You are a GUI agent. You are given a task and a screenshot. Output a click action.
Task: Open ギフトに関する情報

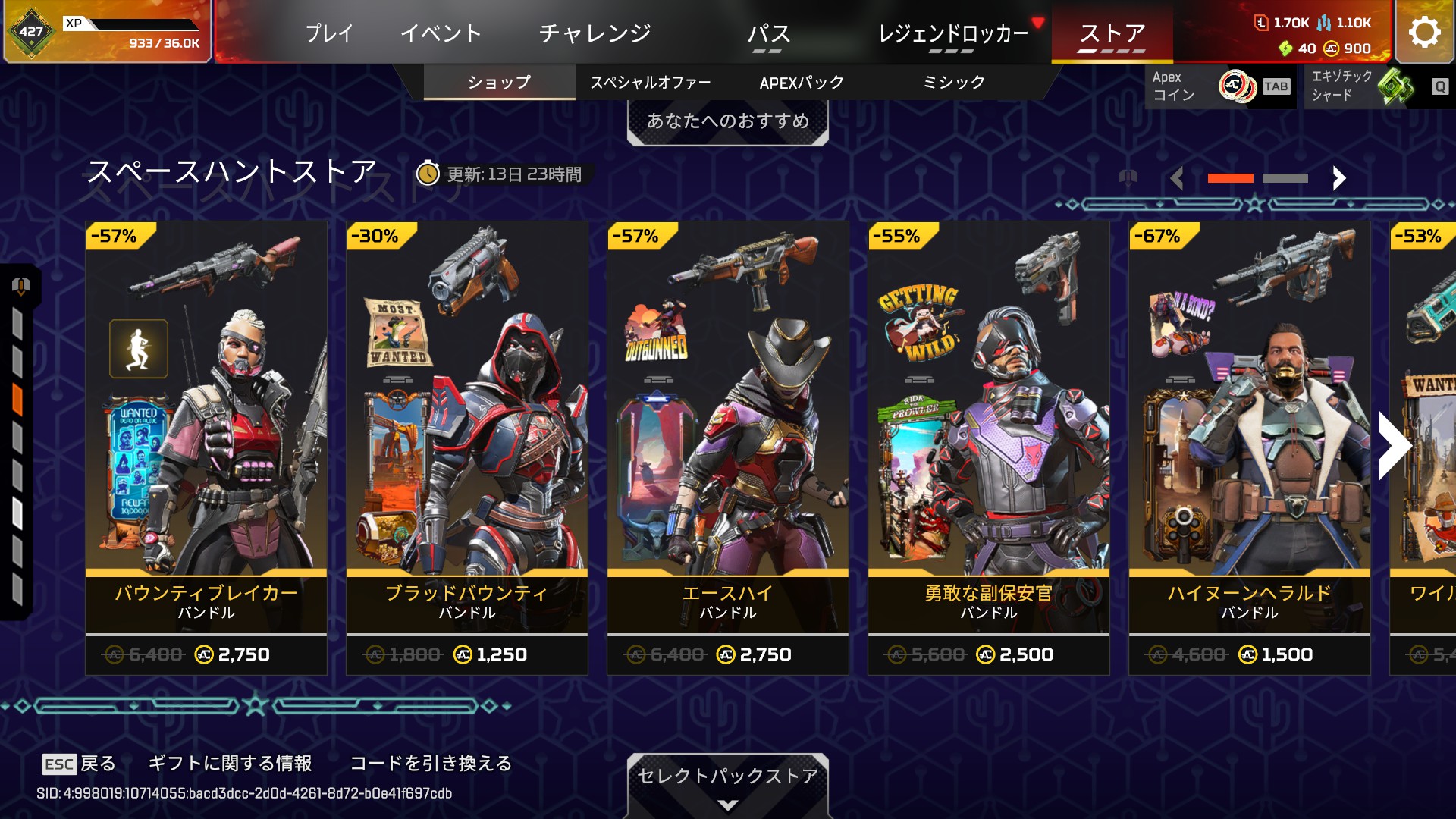tap(230, 763)
